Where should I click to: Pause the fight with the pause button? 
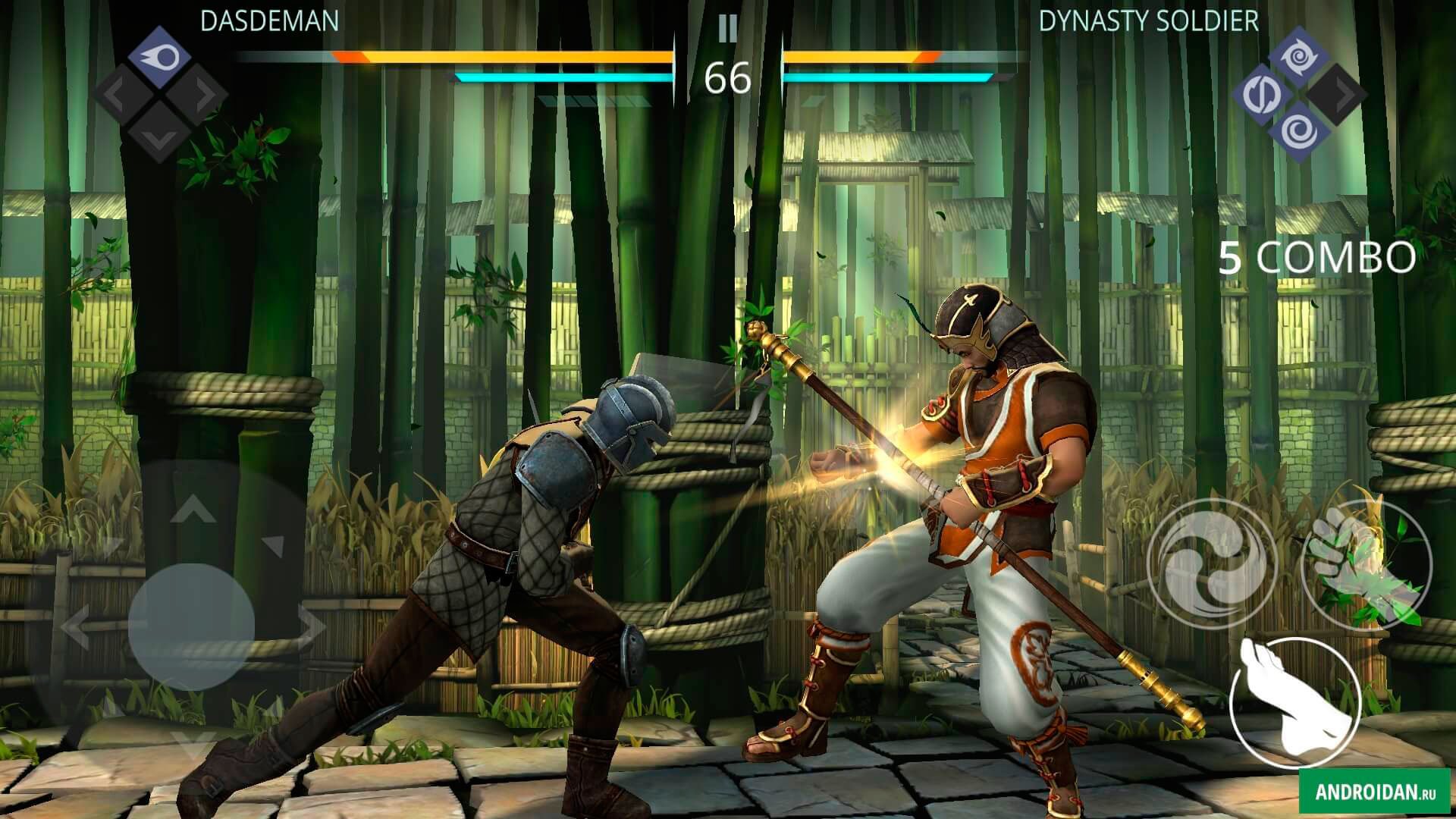(x=727, y=29)
